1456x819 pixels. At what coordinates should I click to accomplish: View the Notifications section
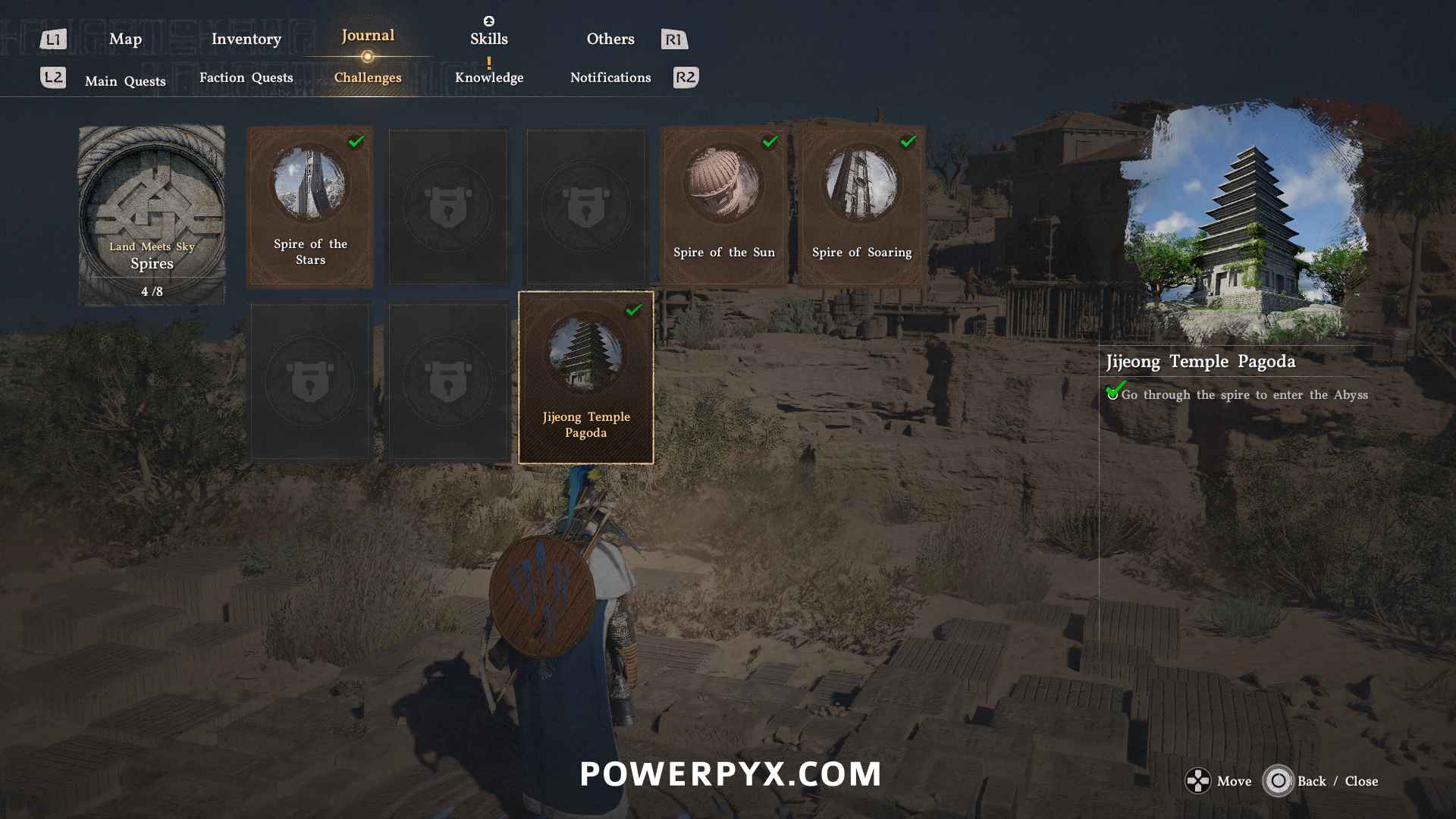pos(610,77)
